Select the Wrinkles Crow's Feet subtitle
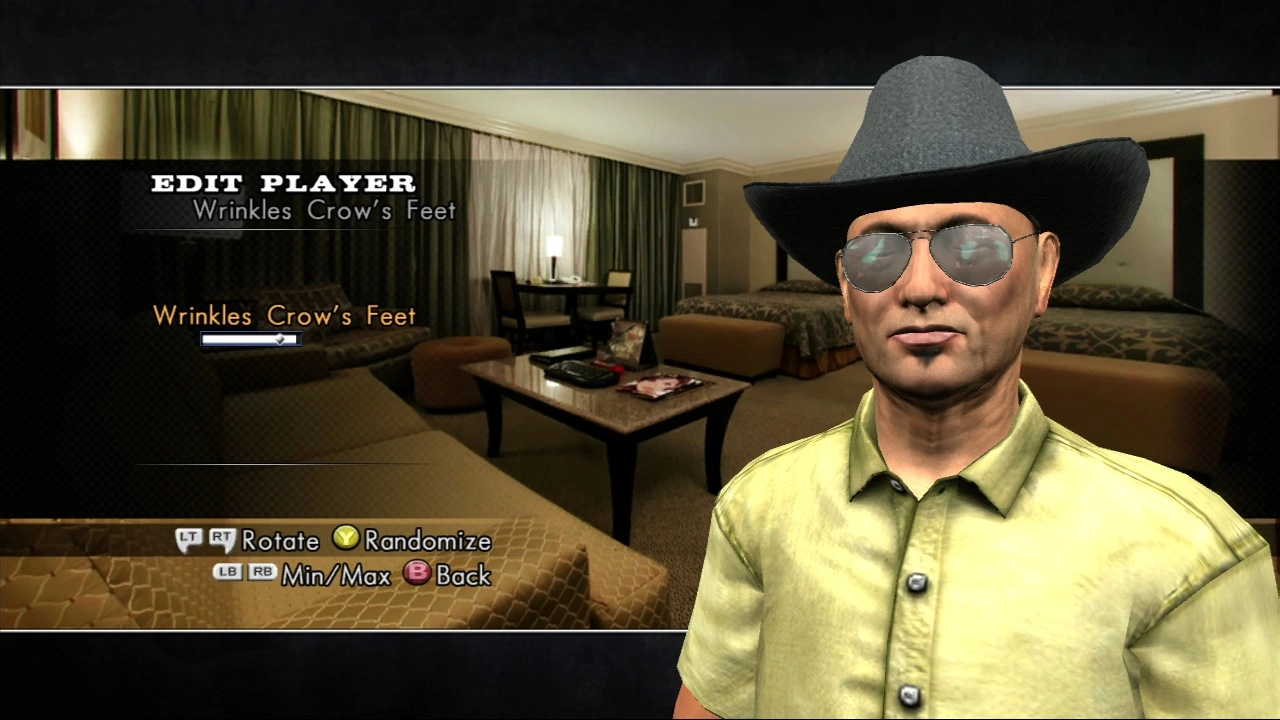 [324, 211]
